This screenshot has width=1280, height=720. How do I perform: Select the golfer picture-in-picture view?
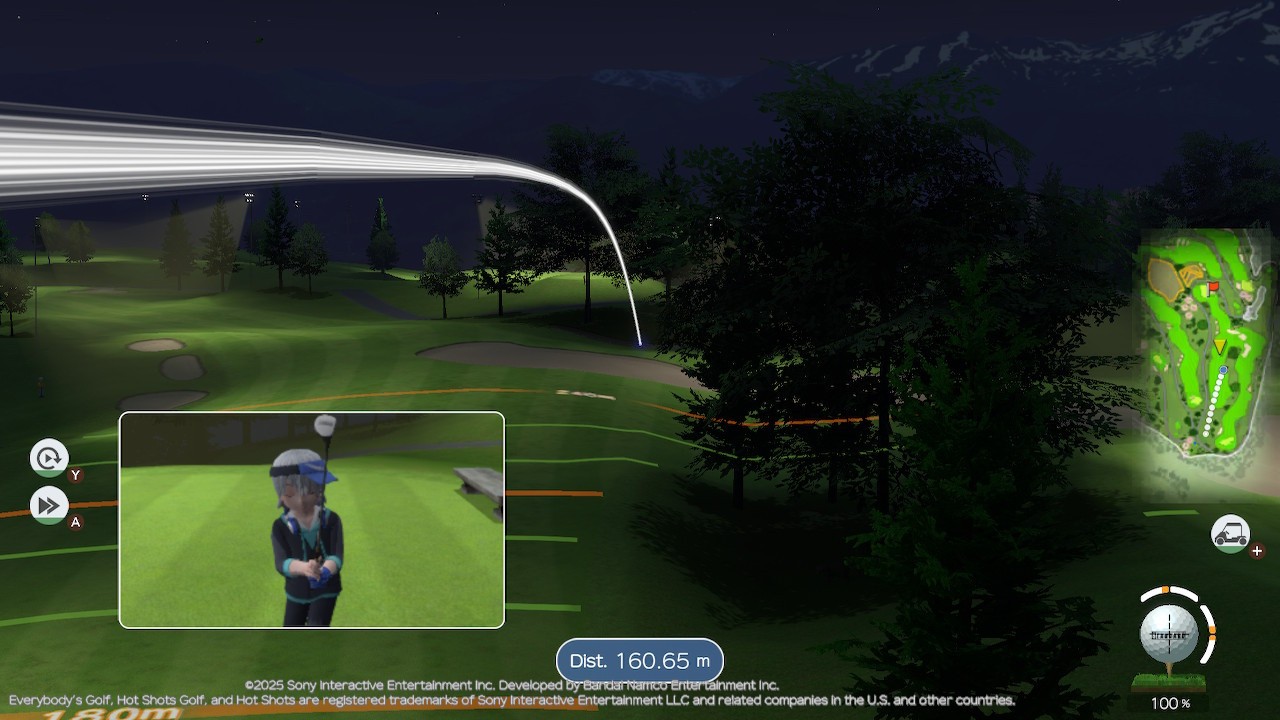tap(312, 520)
